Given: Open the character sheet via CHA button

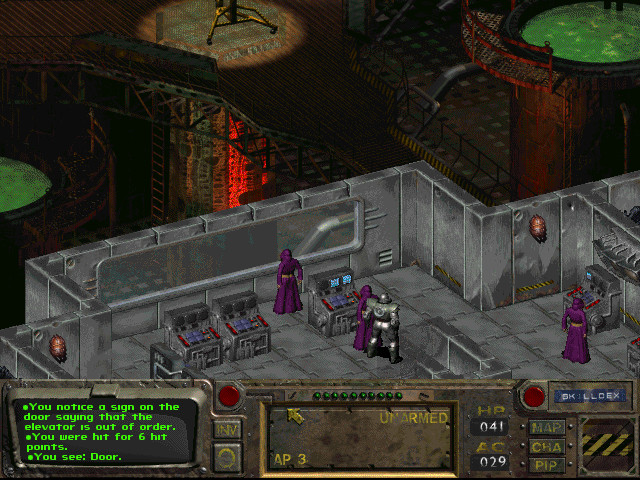Looking at the screenshot, I should [547, 446].
